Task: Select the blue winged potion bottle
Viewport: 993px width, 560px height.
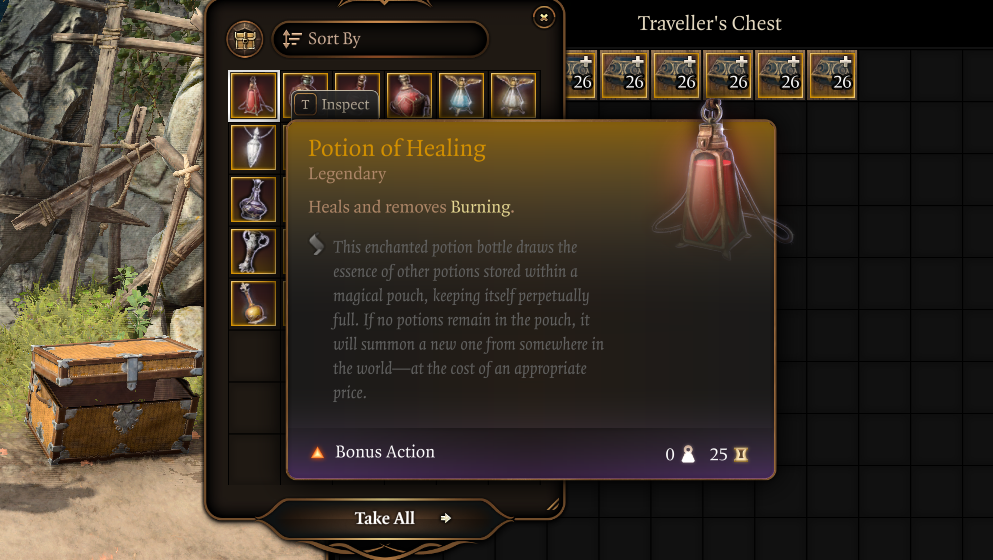Action: [461, 95]
